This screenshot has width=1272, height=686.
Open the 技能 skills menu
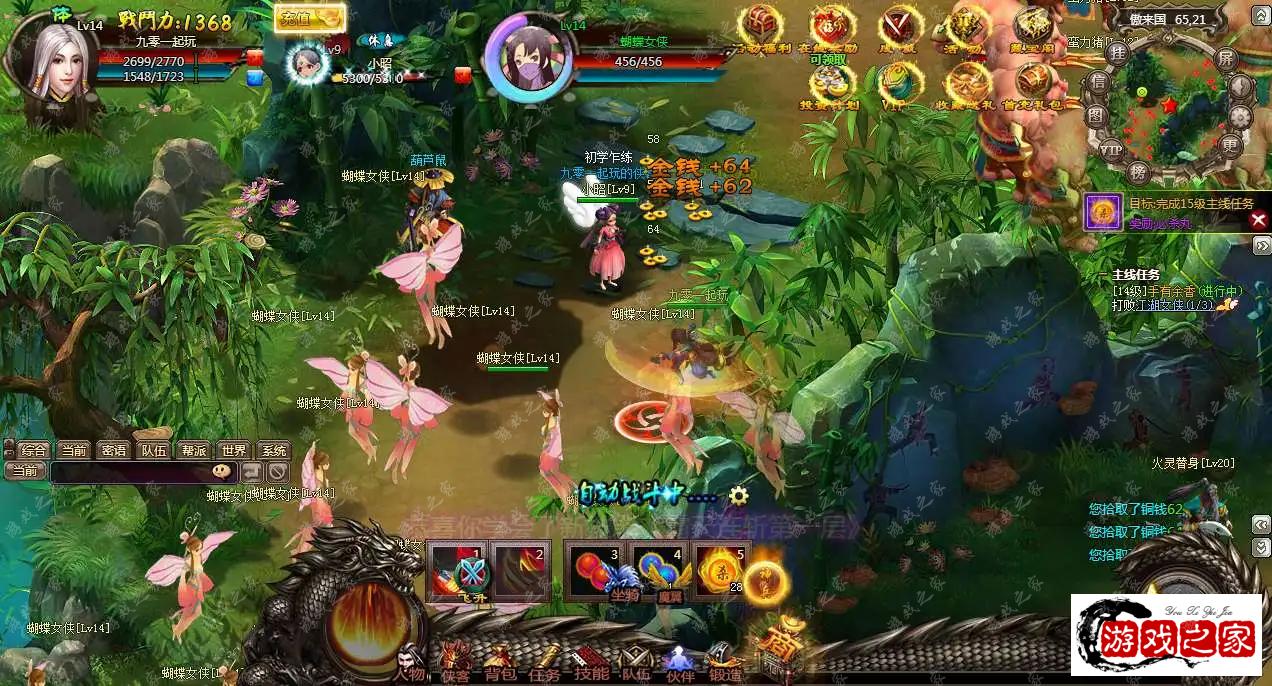click(591, 663)
